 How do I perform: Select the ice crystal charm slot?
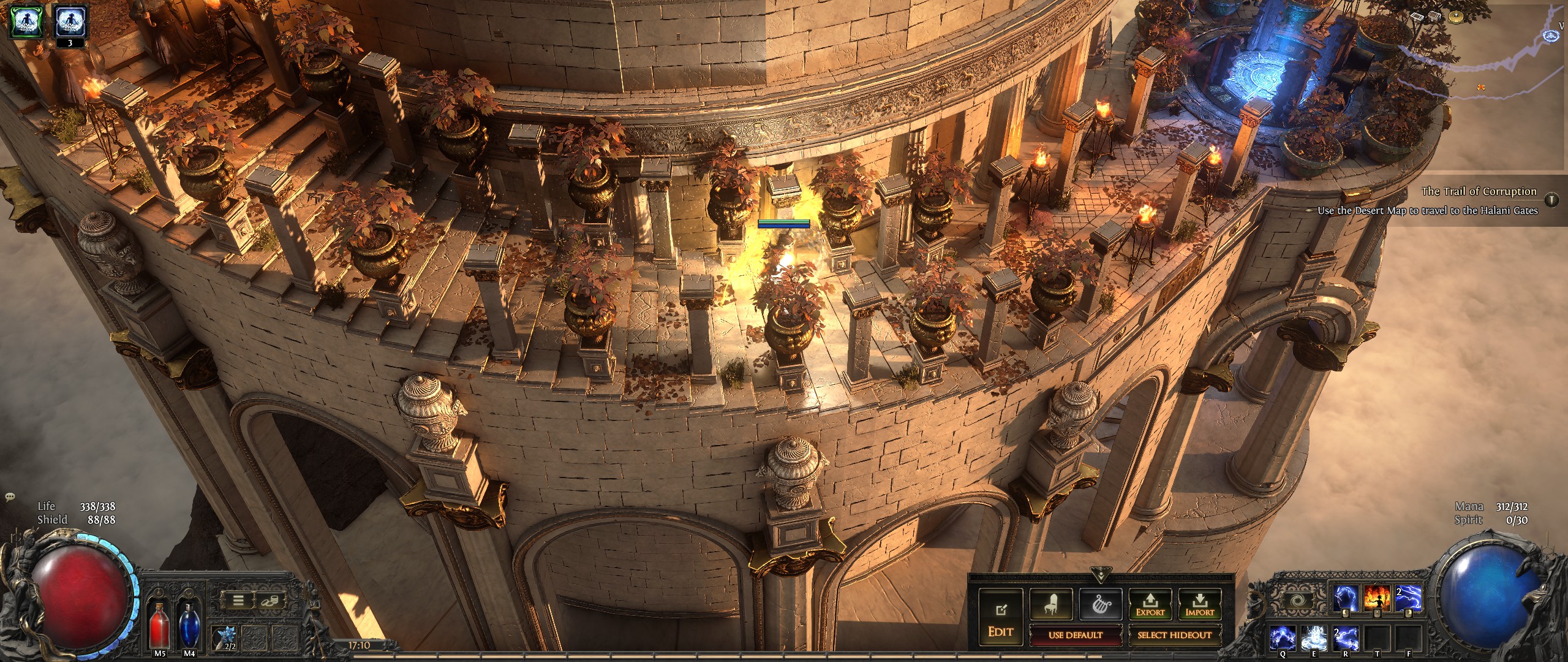coord(225,635)
